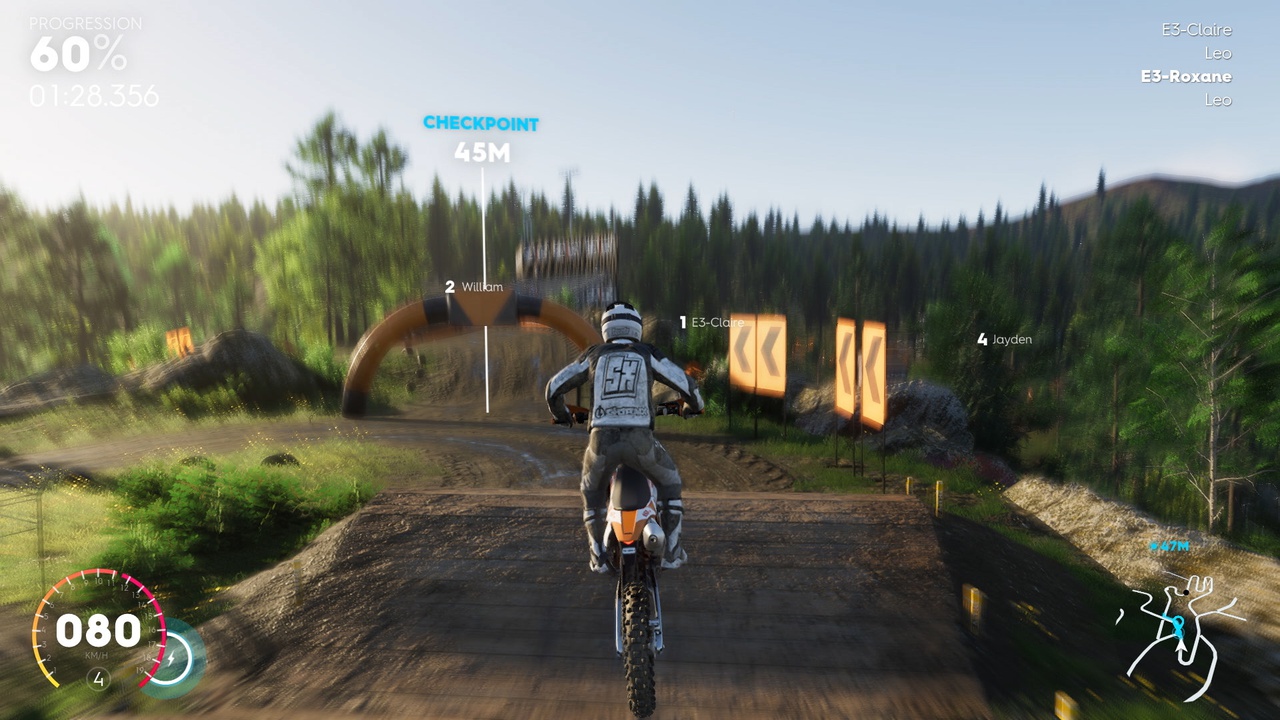The image size is (1280, 720).
Task: Select the William rider name tag
Action: tap(474, 287)
